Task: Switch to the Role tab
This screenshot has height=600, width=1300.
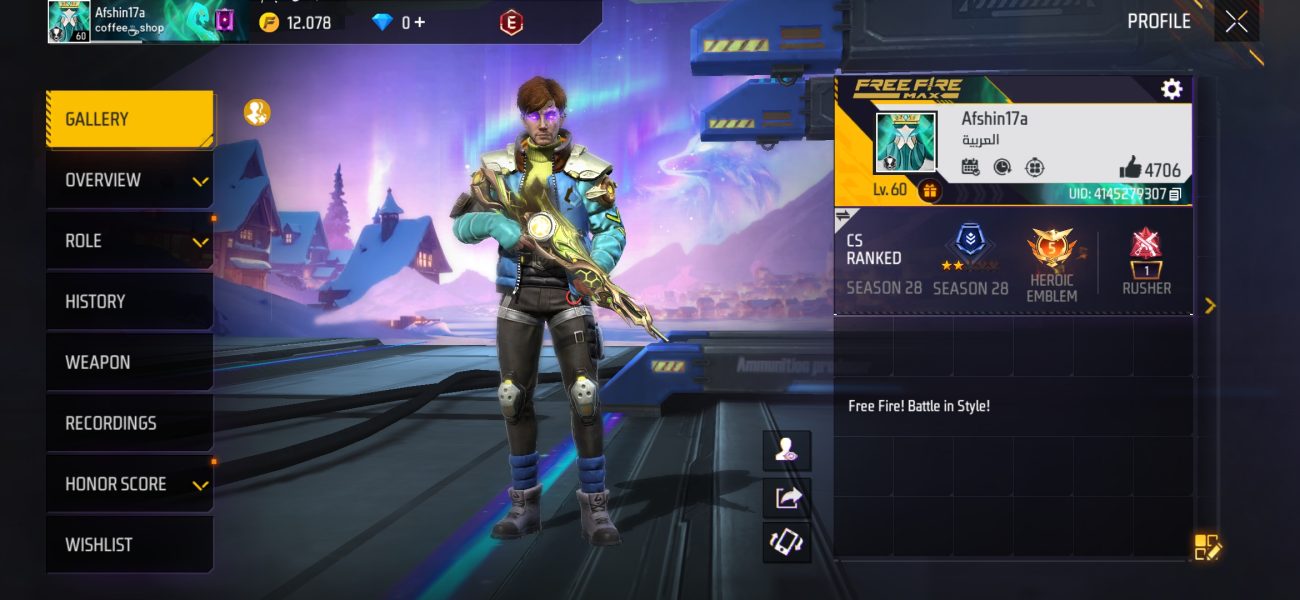Action: [x=129, y=241]
